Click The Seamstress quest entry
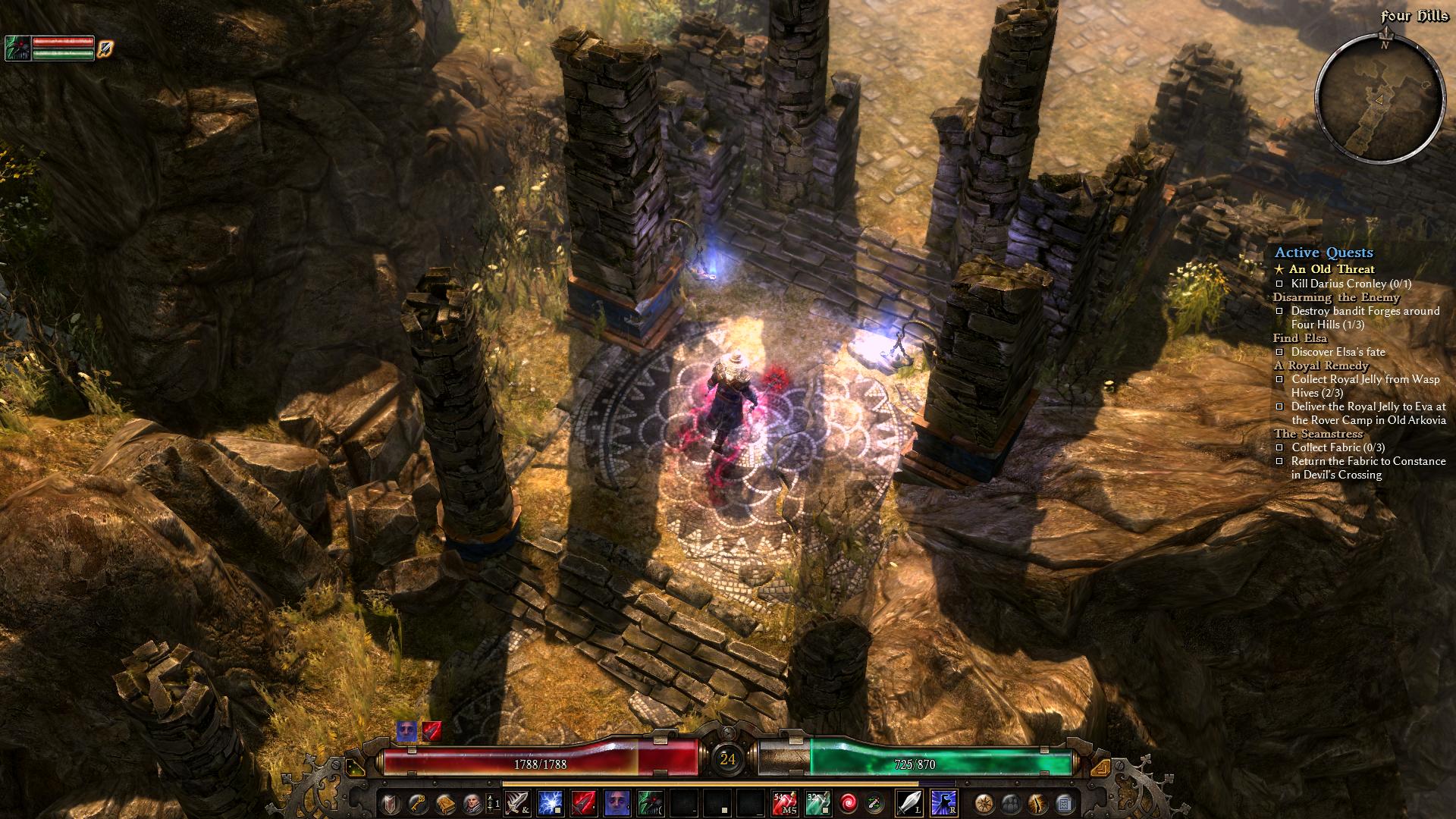 click(x=1318, y=434)
